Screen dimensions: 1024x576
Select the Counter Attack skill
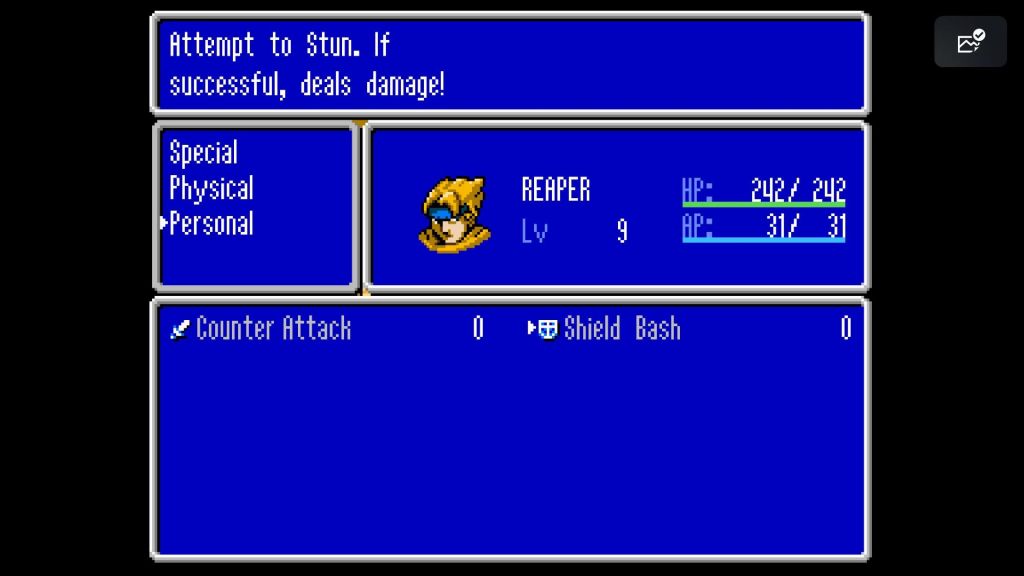(x=273, y=328)
